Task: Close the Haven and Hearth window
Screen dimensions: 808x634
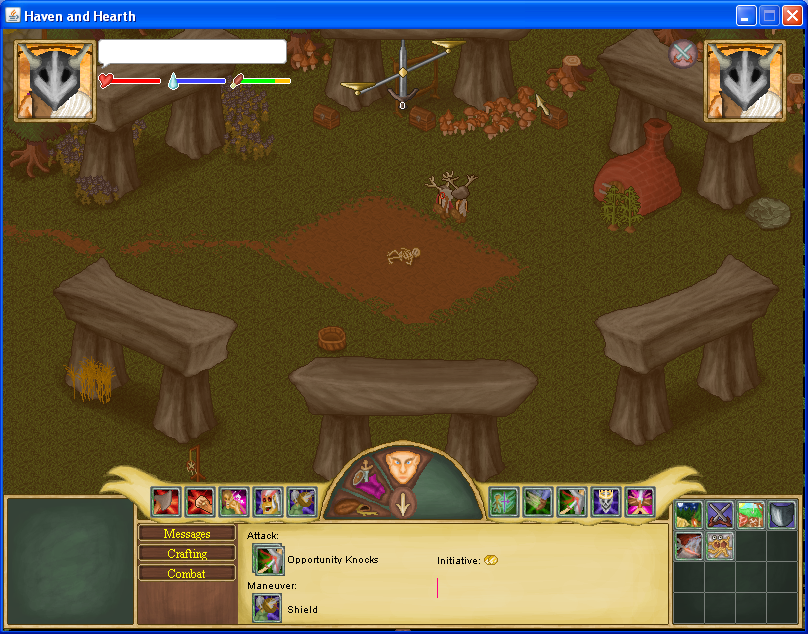Action: click(791, 15)
